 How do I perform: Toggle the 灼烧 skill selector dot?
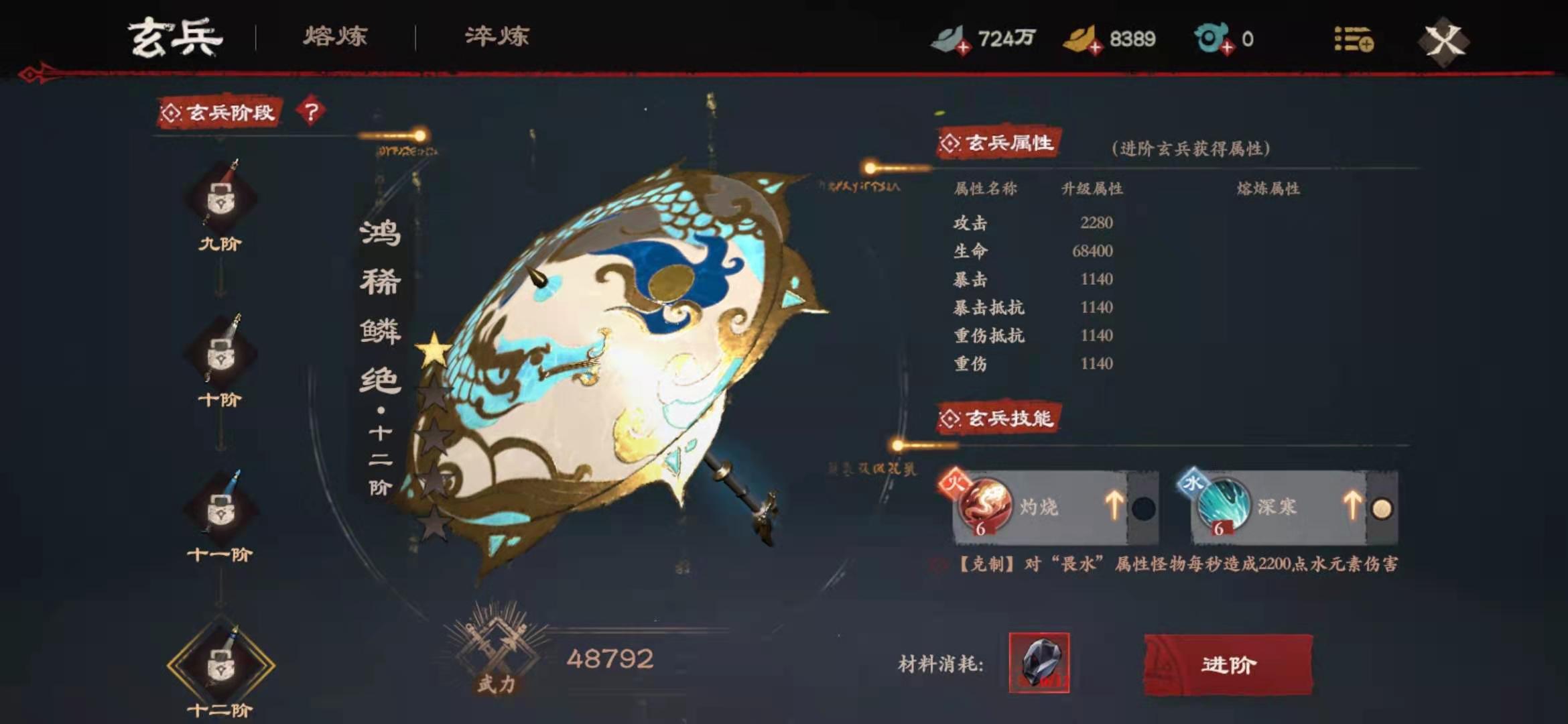(x=1143, y=509)
